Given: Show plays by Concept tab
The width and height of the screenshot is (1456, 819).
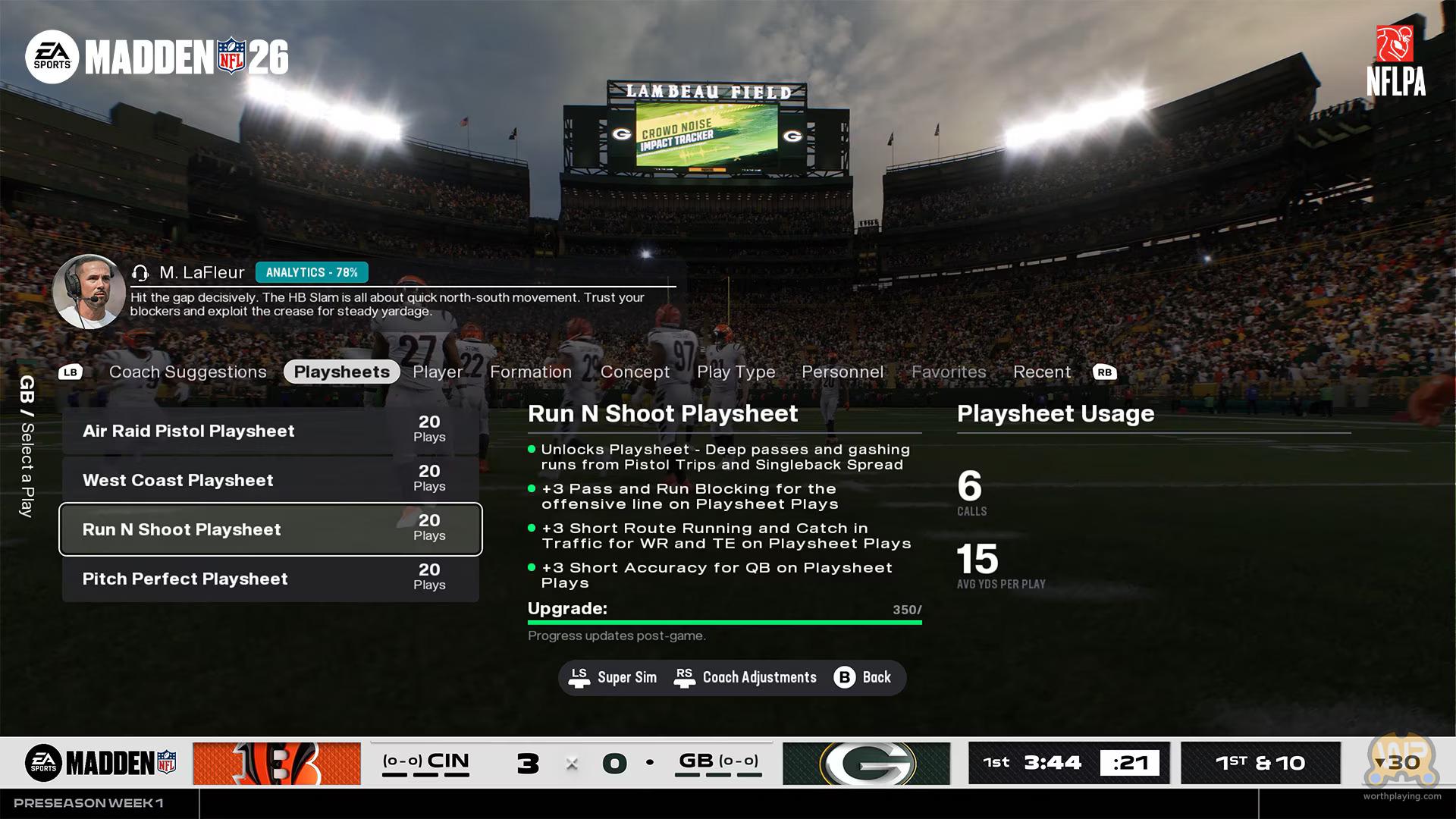Looking at the screenshot, I should point(635,372).
